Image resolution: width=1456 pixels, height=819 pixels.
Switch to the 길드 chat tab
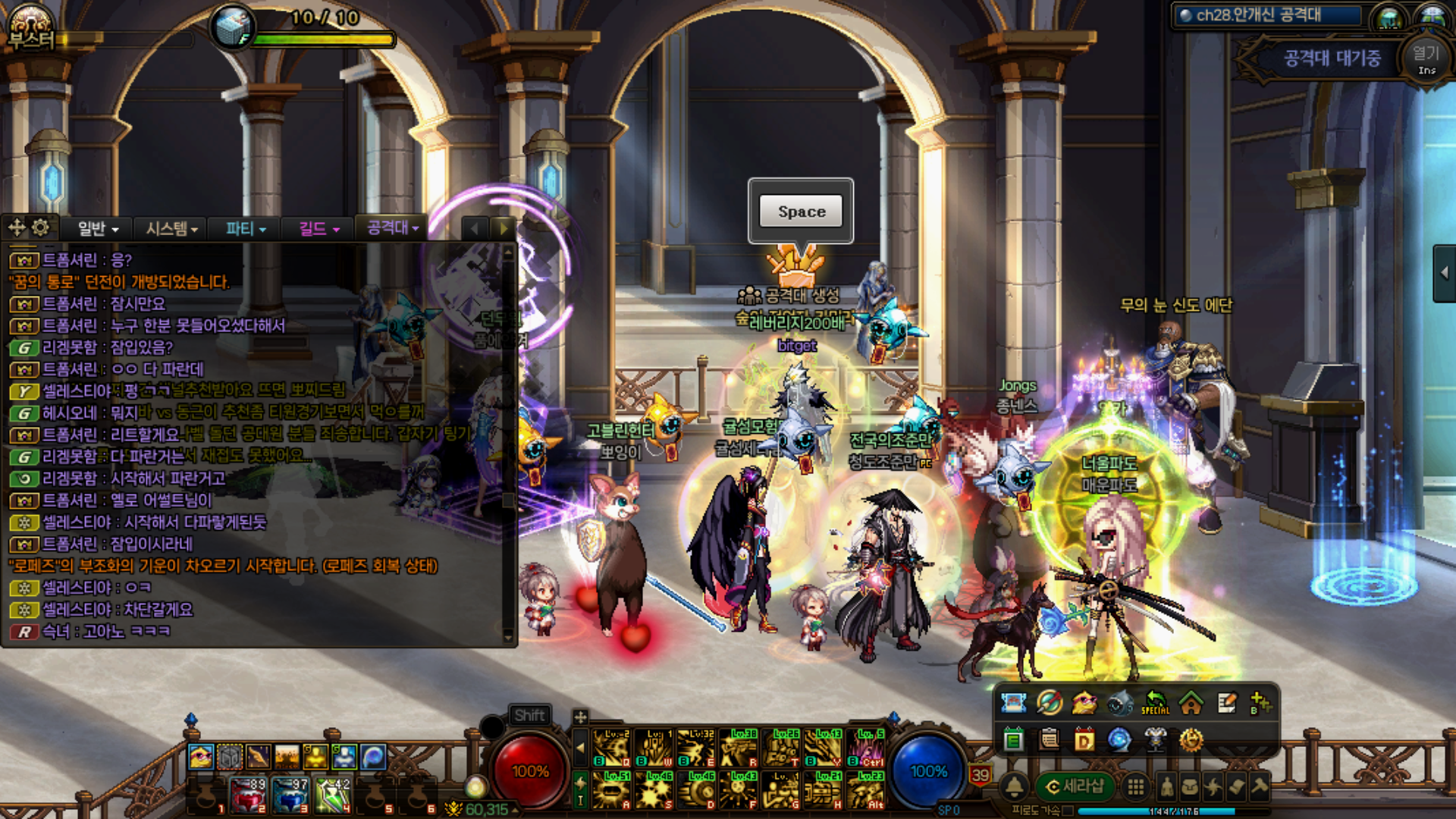tap(318, 228)
